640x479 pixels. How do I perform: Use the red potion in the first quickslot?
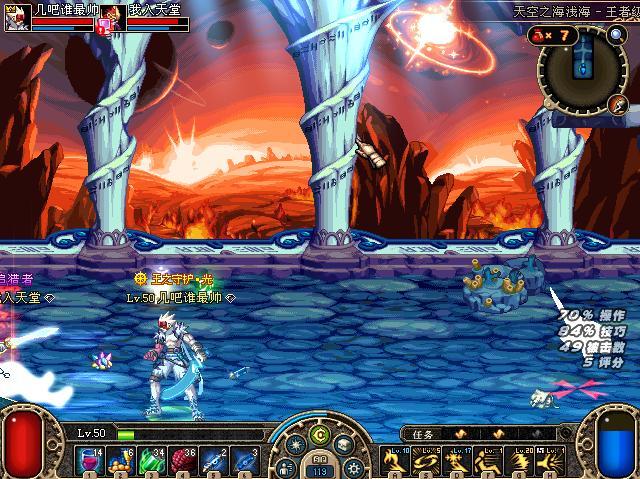93,461
